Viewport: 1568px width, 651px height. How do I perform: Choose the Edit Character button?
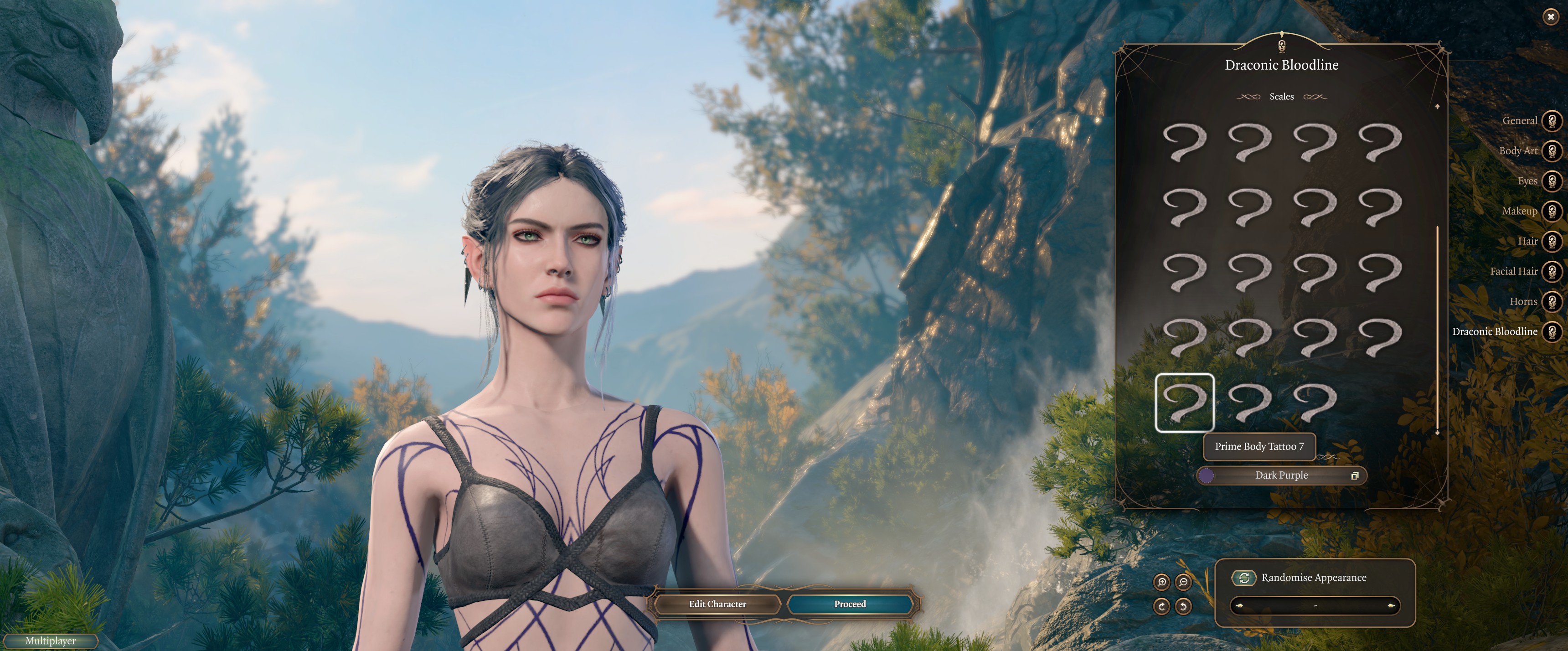(717, 604)
